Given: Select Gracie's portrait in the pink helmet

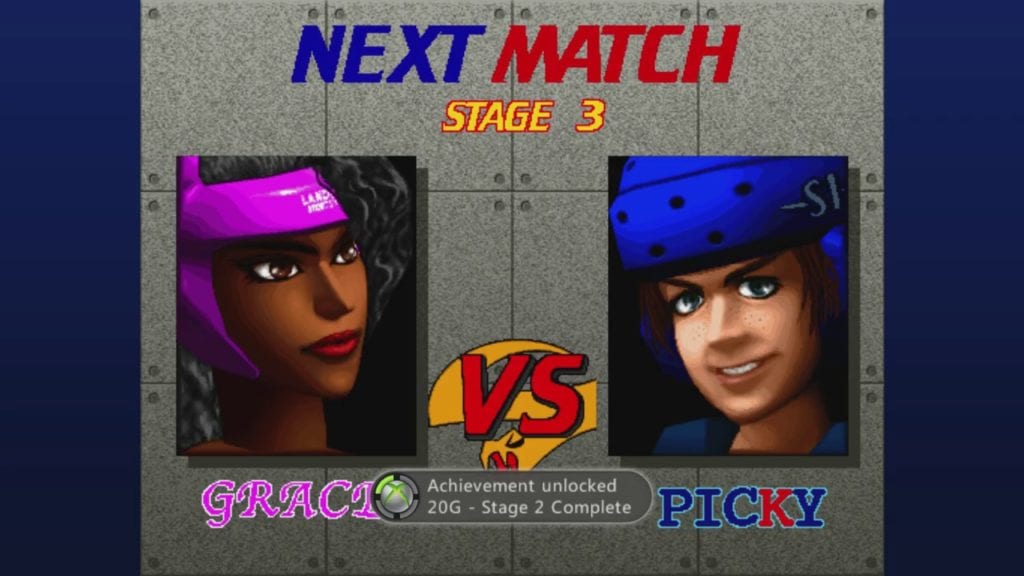Looking at the screenshot, I should coord(296,305).
